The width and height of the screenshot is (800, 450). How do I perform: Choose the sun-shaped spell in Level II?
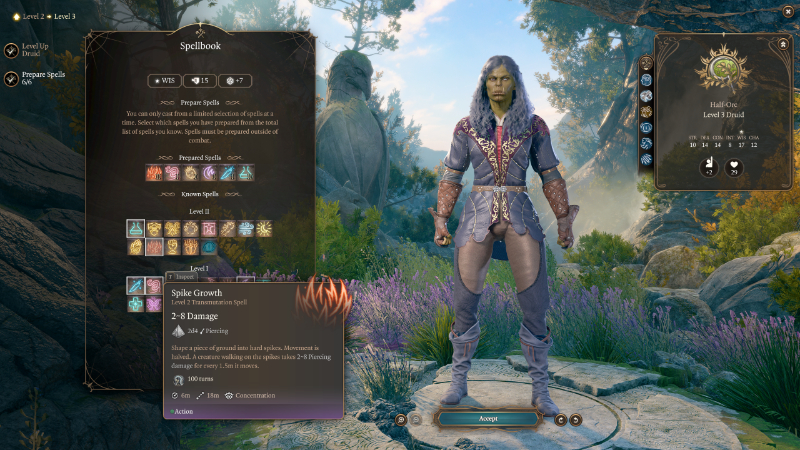pos(264,229)
